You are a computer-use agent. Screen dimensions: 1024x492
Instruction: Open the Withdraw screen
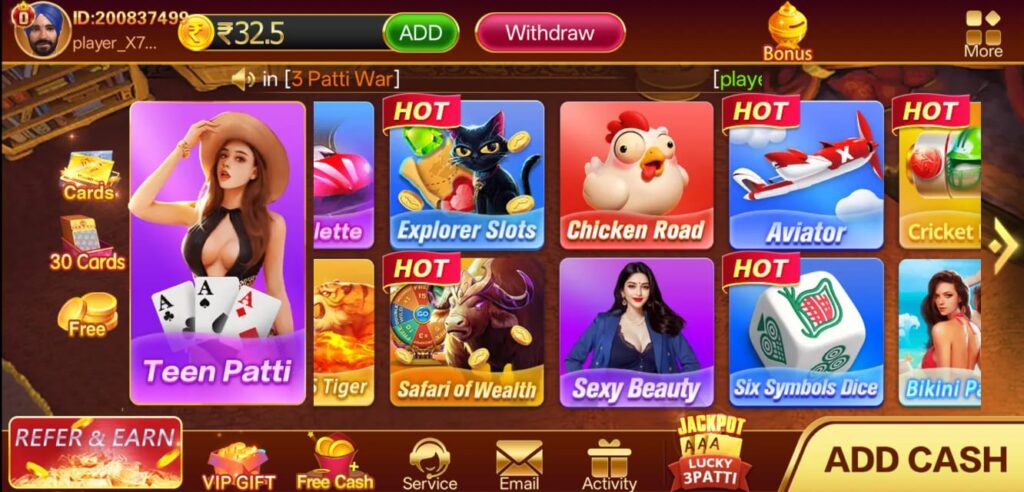tap(549, 32)
